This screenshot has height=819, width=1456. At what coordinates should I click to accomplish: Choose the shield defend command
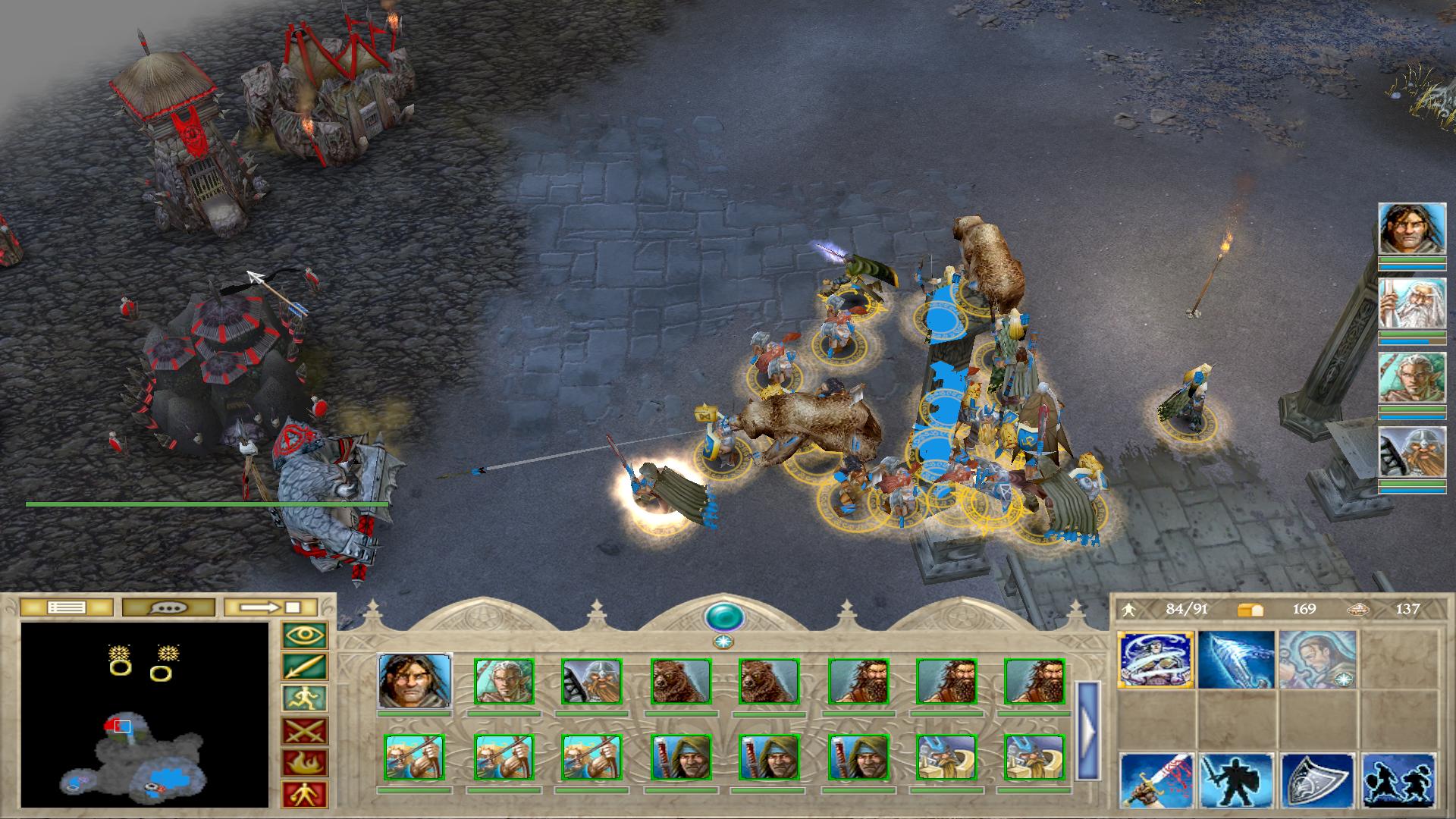[x=1317, y=780]
